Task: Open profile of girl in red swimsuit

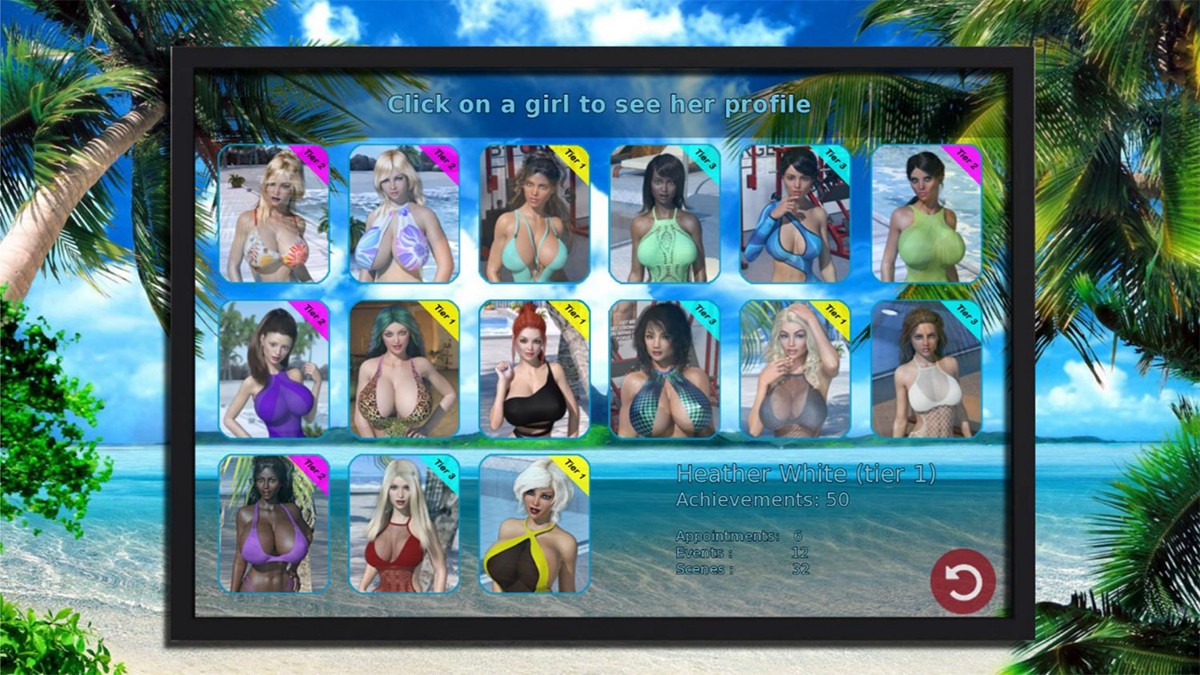Action: click(x=404, y=524)
